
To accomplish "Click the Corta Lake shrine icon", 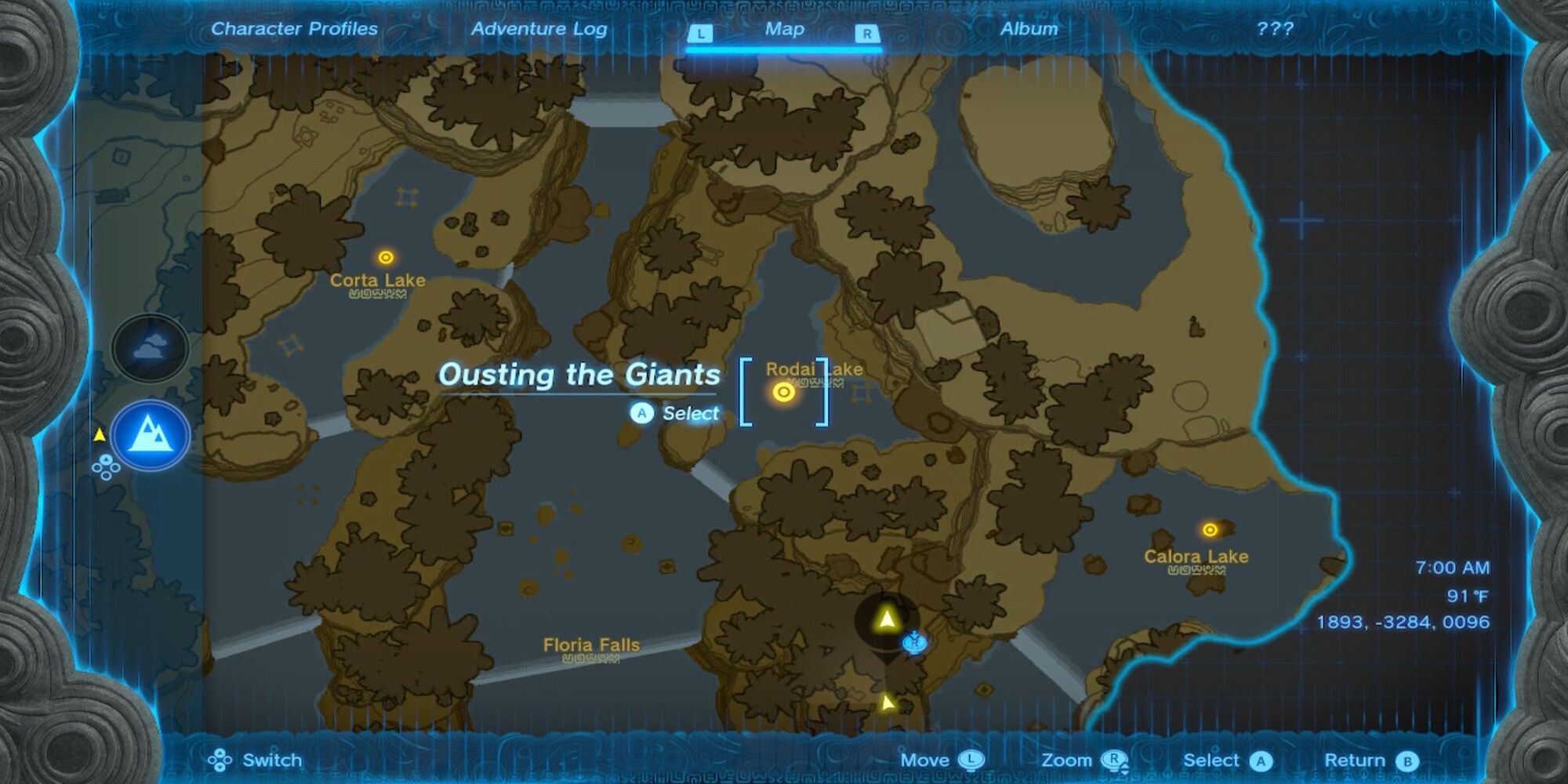I will [386, 256].
